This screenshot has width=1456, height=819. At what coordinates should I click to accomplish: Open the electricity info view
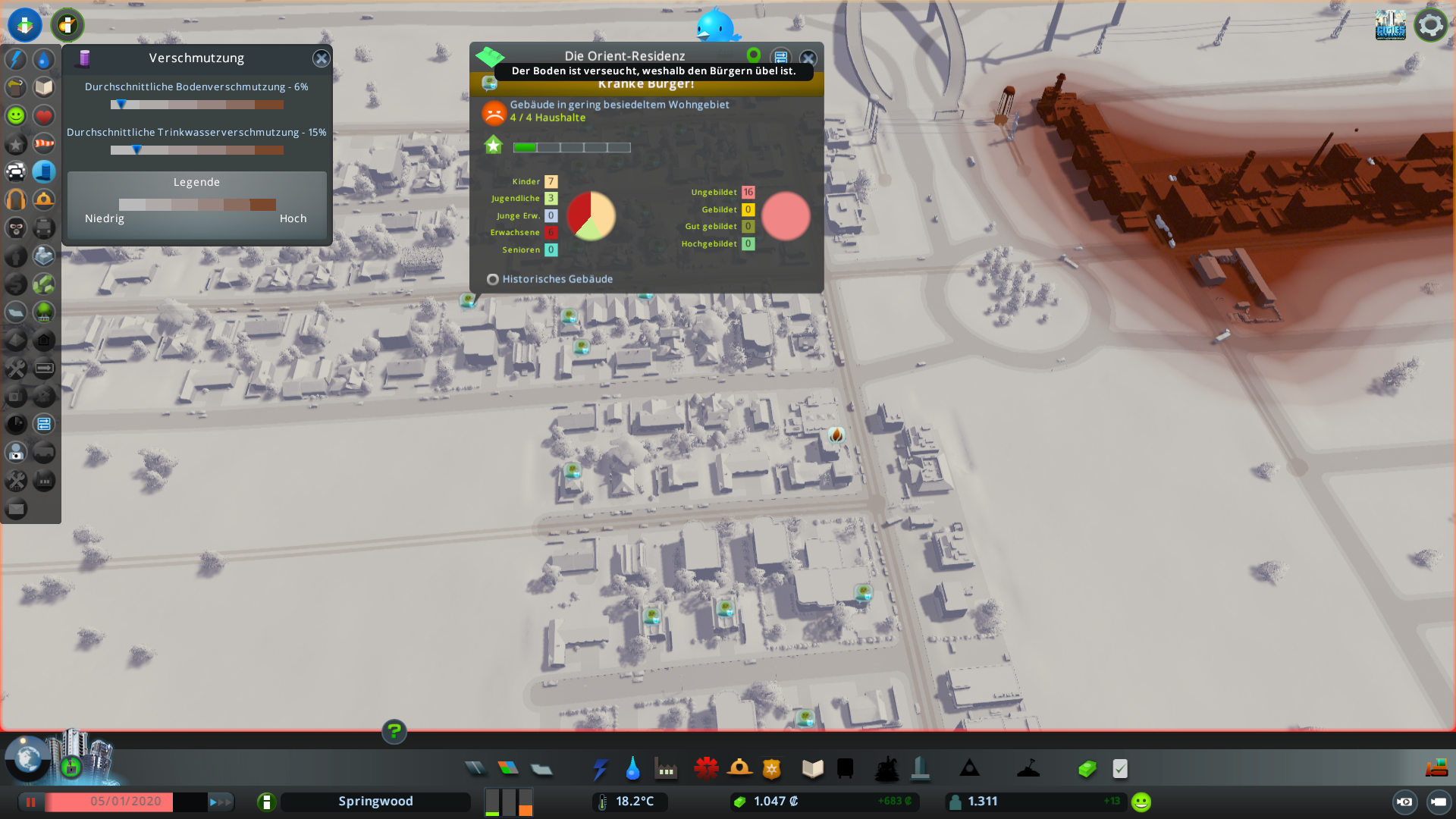tap(17, 59)
